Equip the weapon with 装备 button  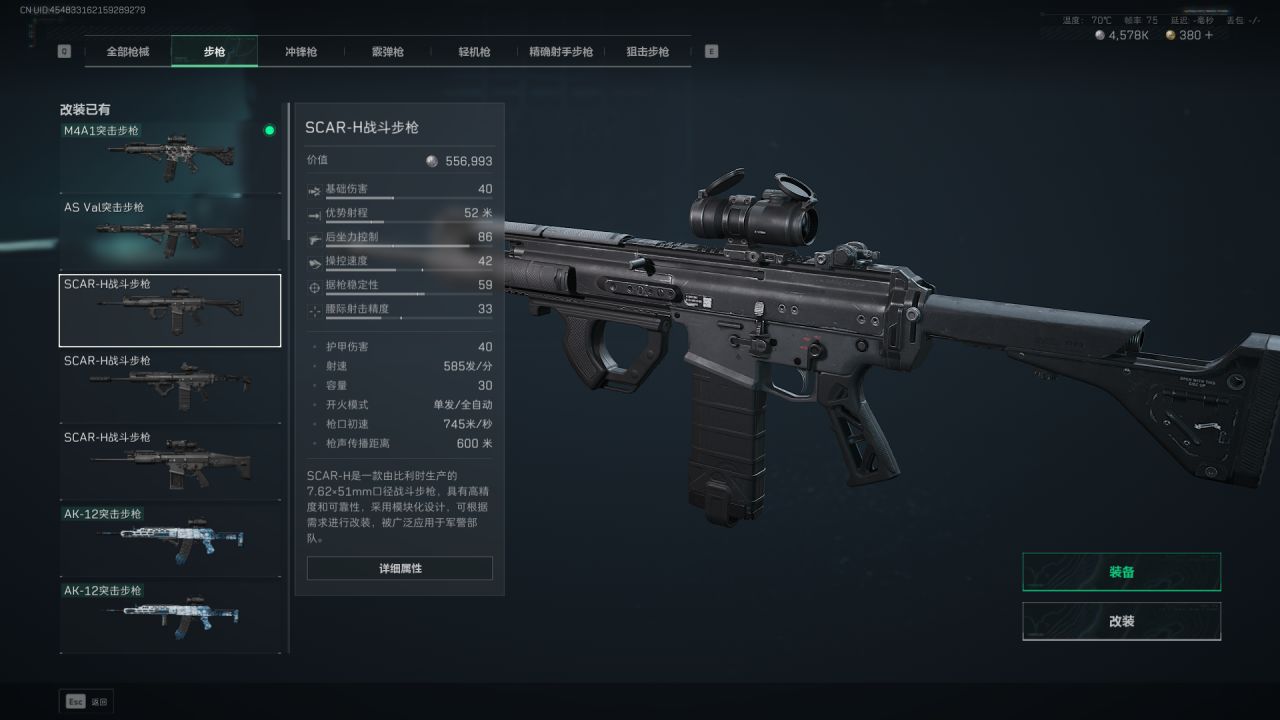tap(1121, 572)
